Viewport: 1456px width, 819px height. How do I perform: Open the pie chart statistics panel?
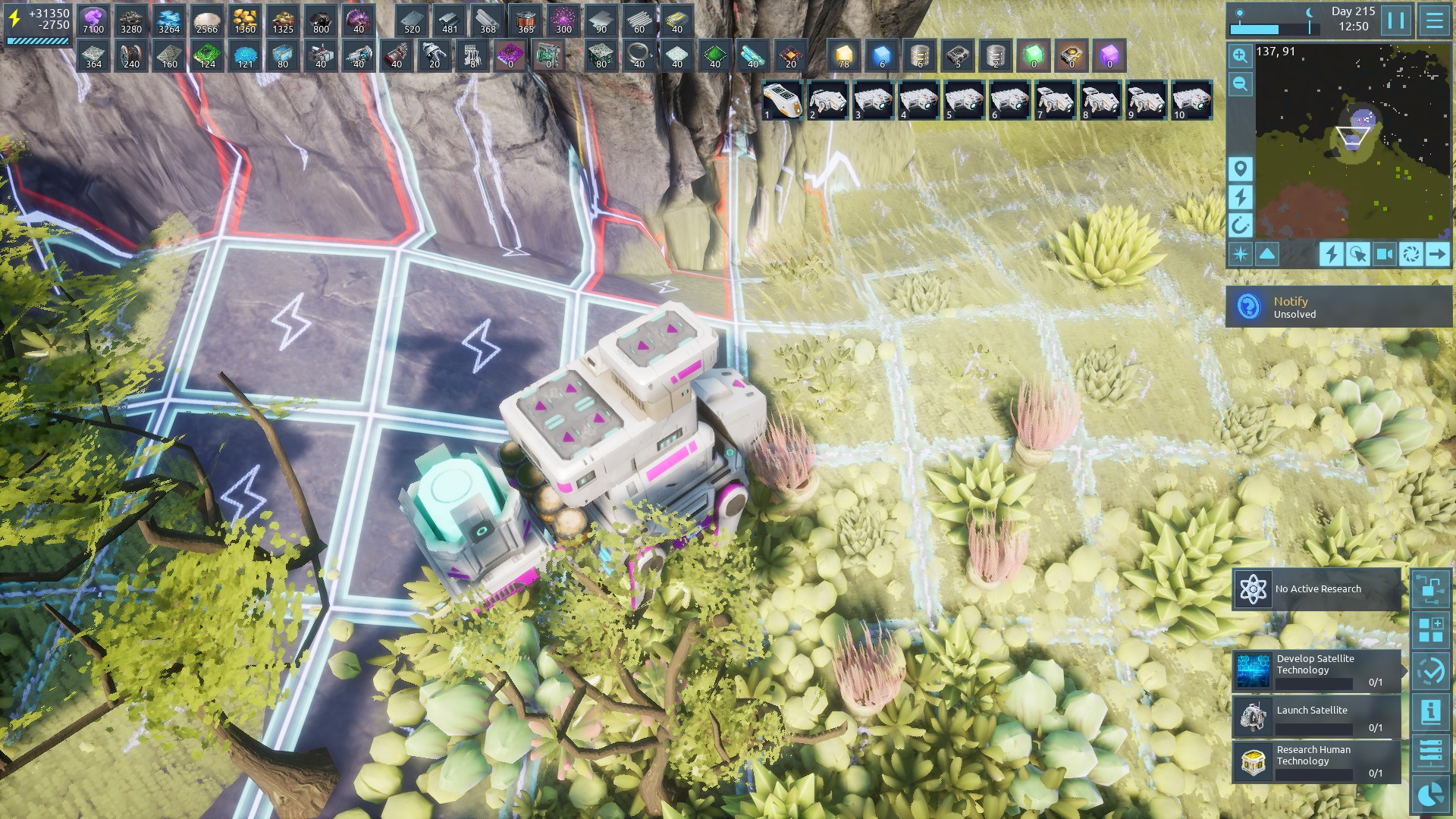(x=1431, y=794)
